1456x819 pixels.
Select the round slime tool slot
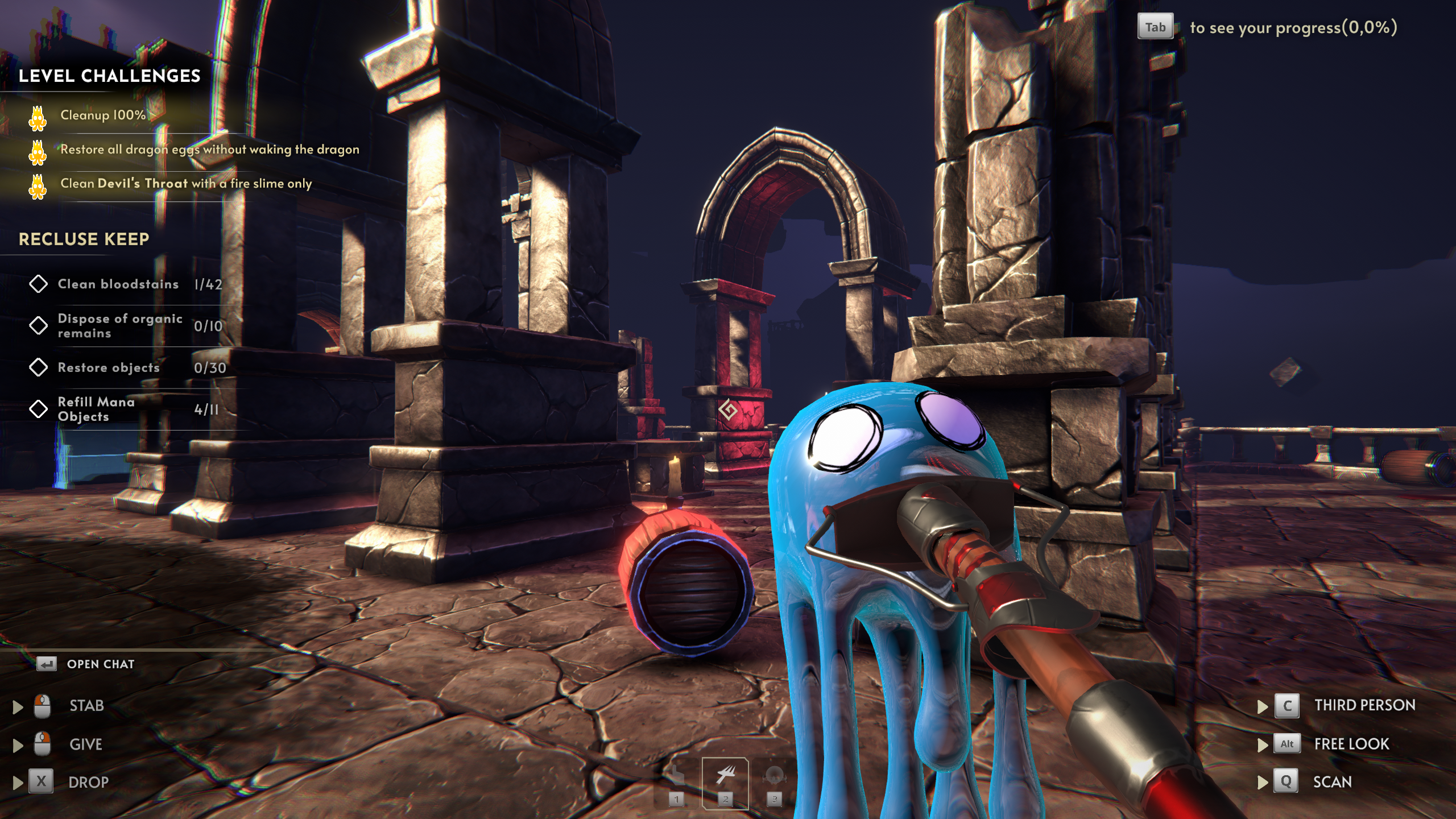tap(774, 783)
